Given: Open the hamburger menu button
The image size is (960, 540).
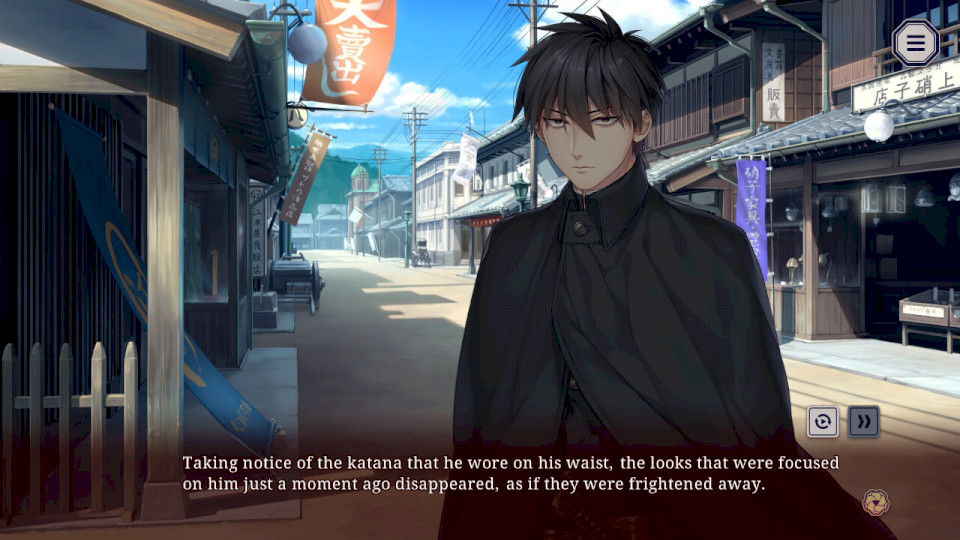Looking at the screenshot, I should coord(915,43).
